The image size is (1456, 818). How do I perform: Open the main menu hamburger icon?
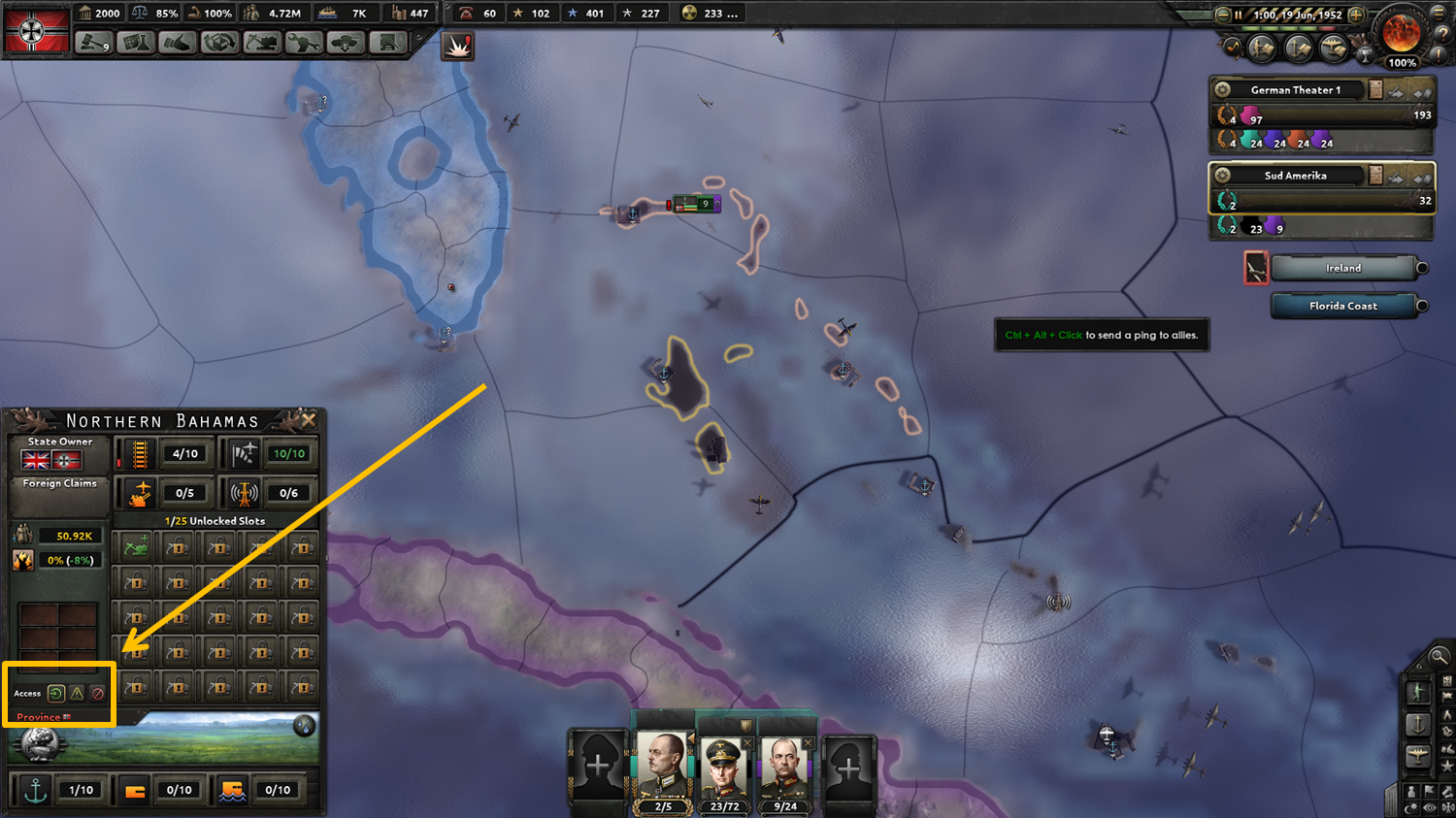(x=1438, y=14)
